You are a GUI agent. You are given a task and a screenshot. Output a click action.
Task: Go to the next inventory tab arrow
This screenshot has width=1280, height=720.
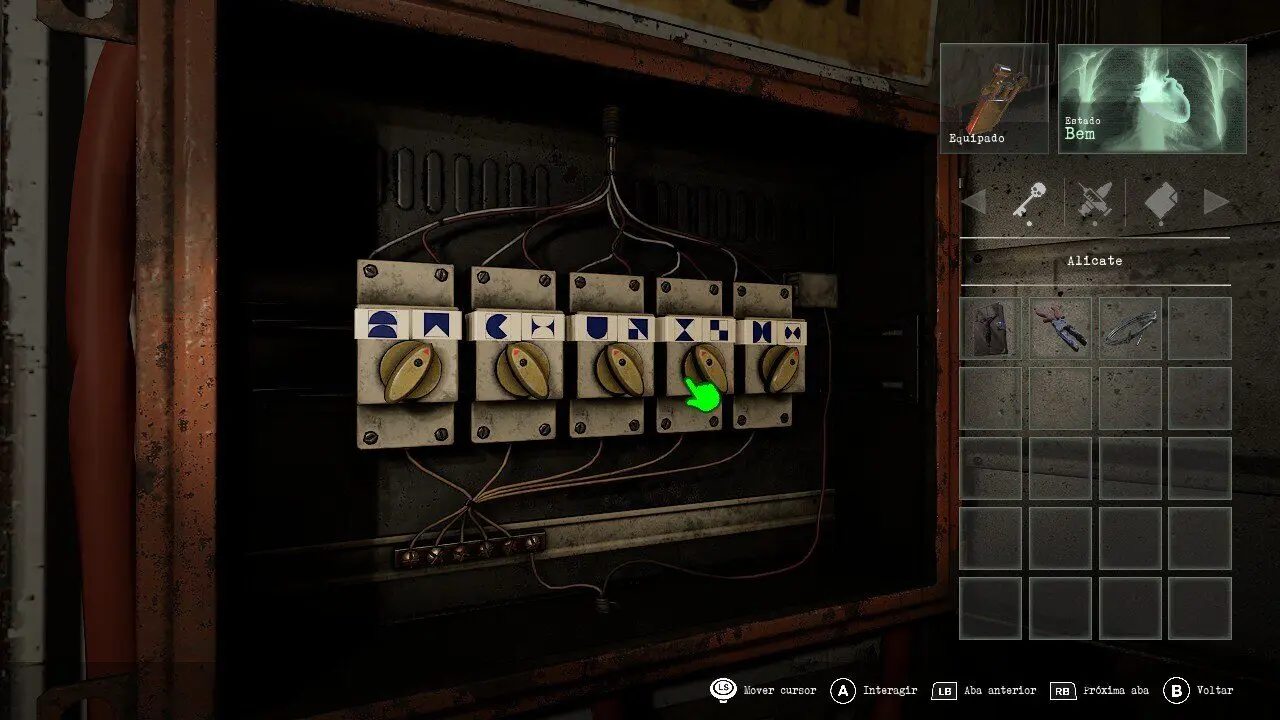pos(1216,203)
